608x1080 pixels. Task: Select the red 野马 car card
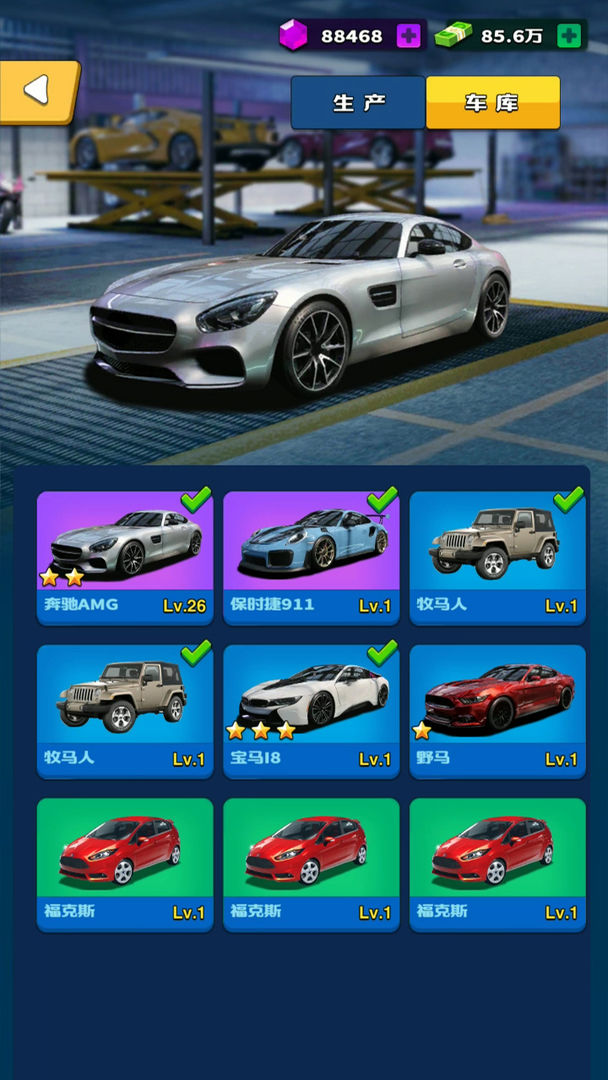[497, 711]
